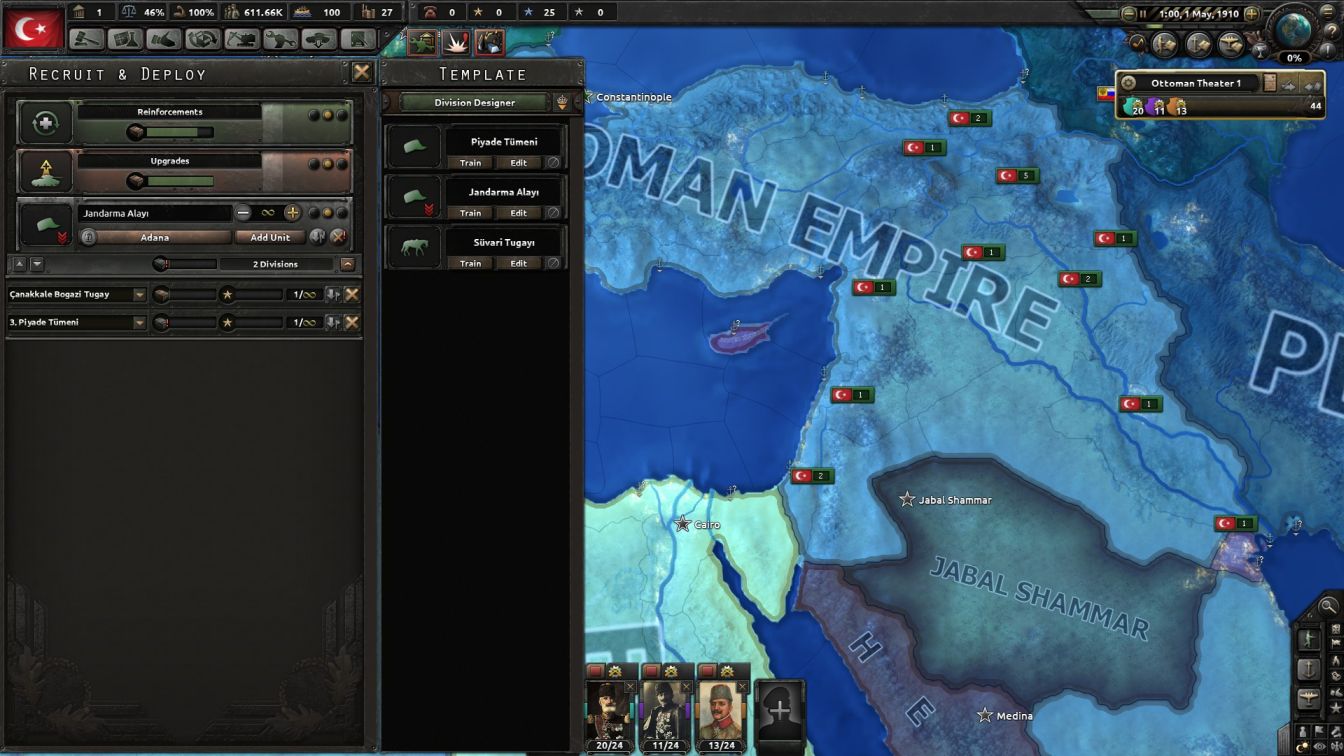Click the gavel laws icon on top toolbar
This screenshot has width=1344, height=756.
[x=88, y=38]
